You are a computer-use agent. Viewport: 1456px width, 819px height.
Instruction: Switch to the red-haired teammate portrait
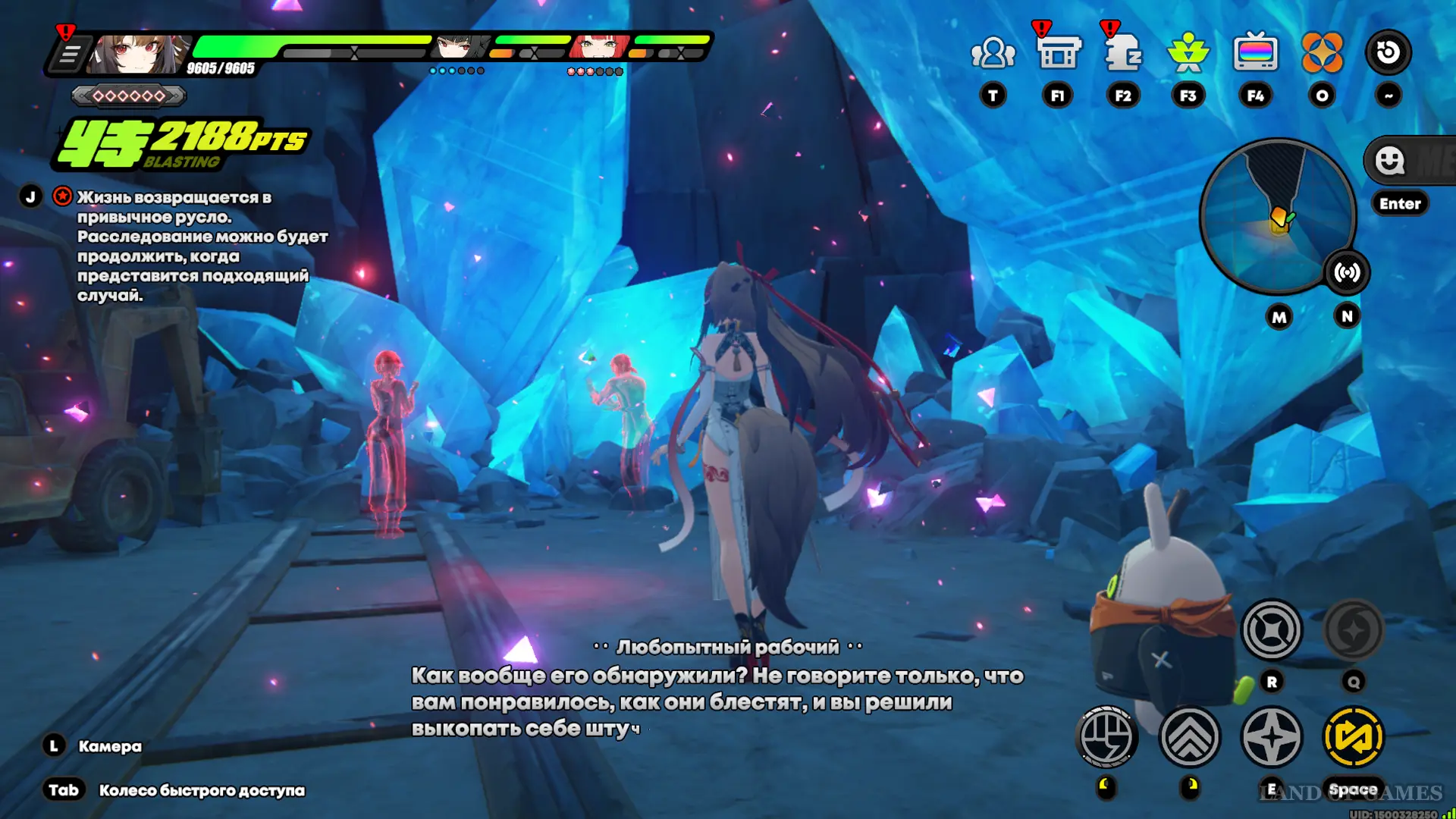(x=600, y=48)
